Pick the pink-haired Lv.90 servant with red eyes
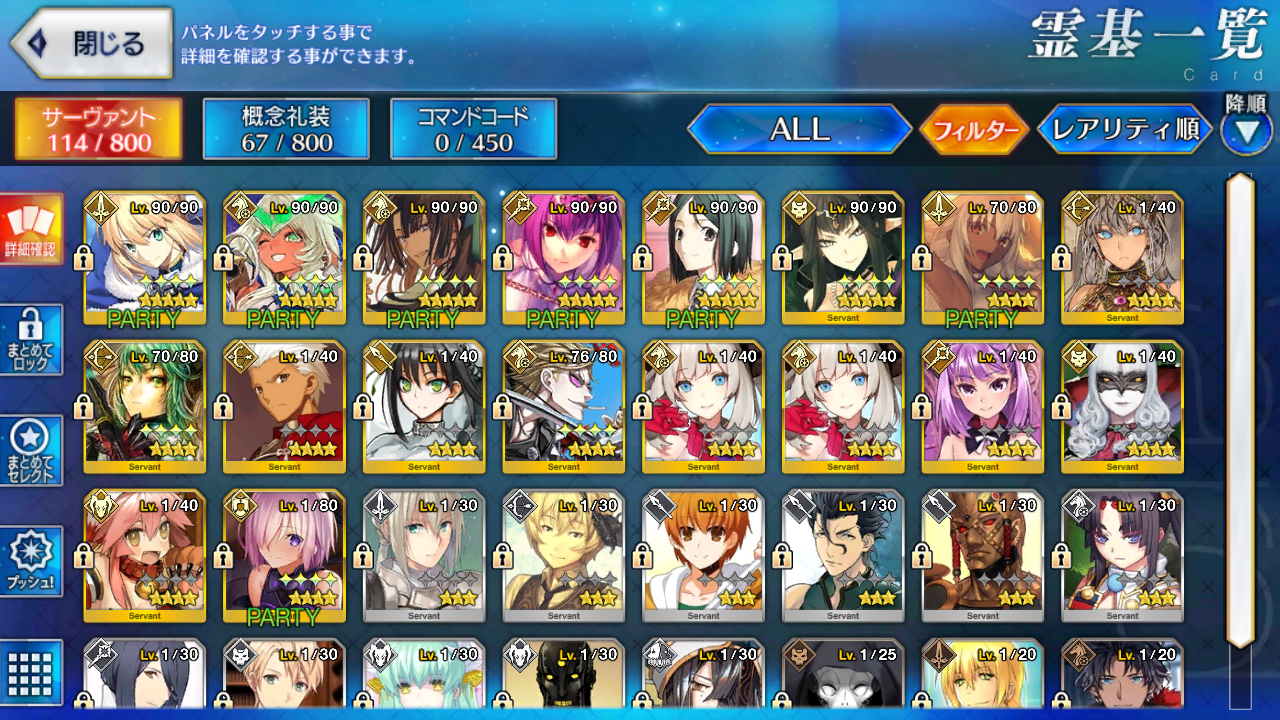 tap(564, 258)
